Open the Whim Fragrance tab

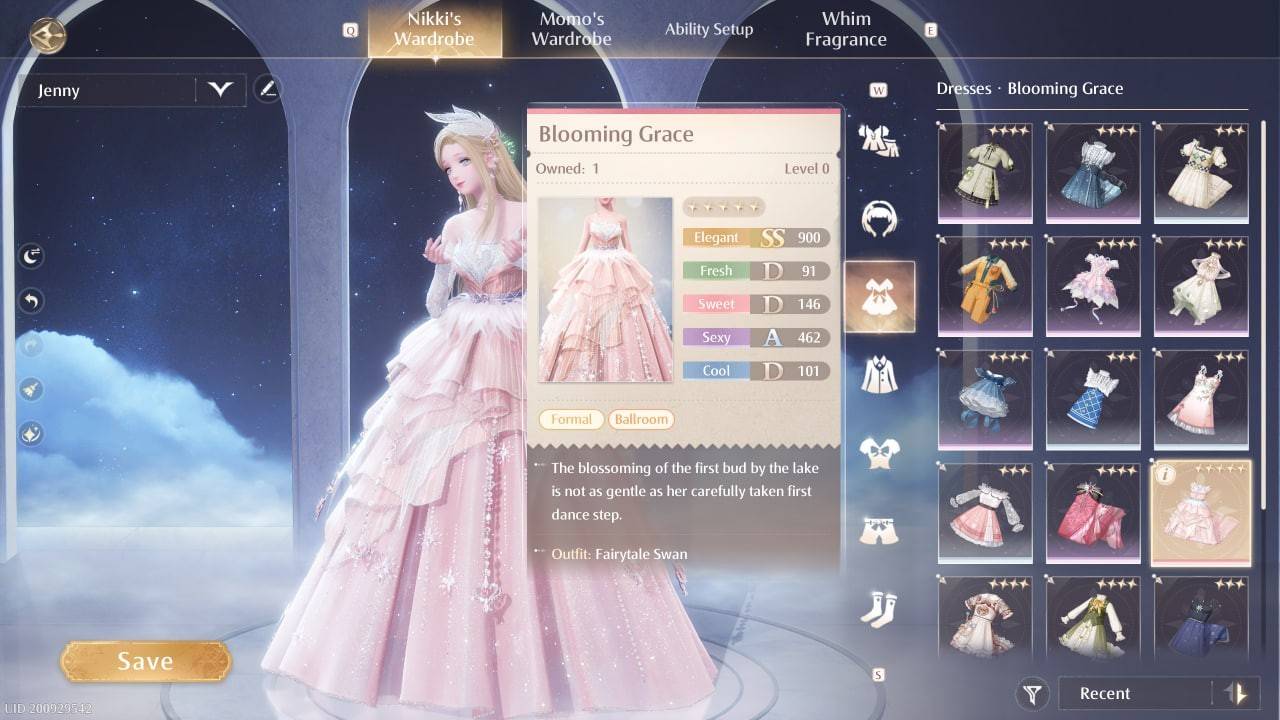click(x=846, y=28)
